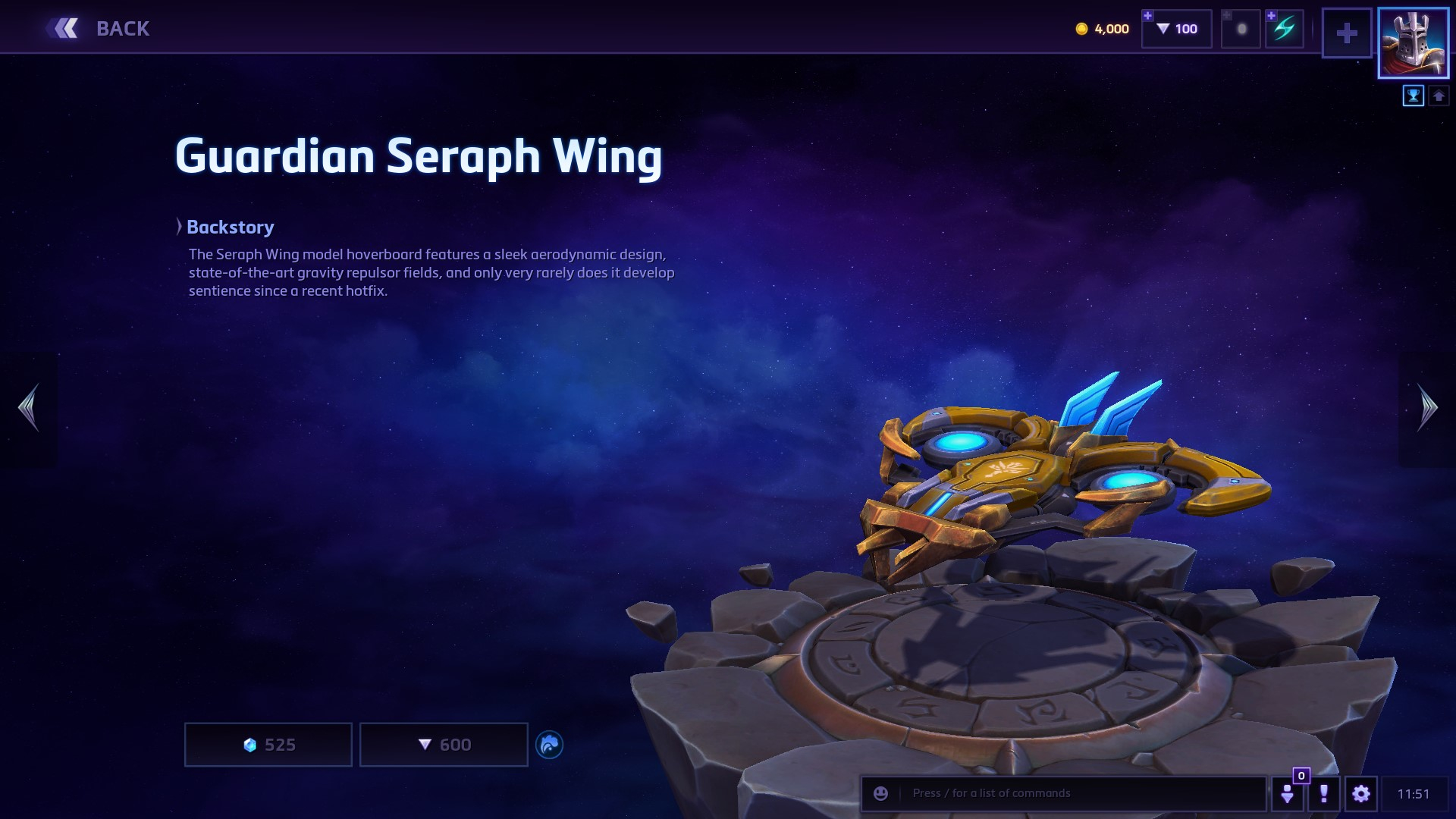This screenshot has width=1456, height=819.
Task: Open the gear settings menu
Action: 1361,793
